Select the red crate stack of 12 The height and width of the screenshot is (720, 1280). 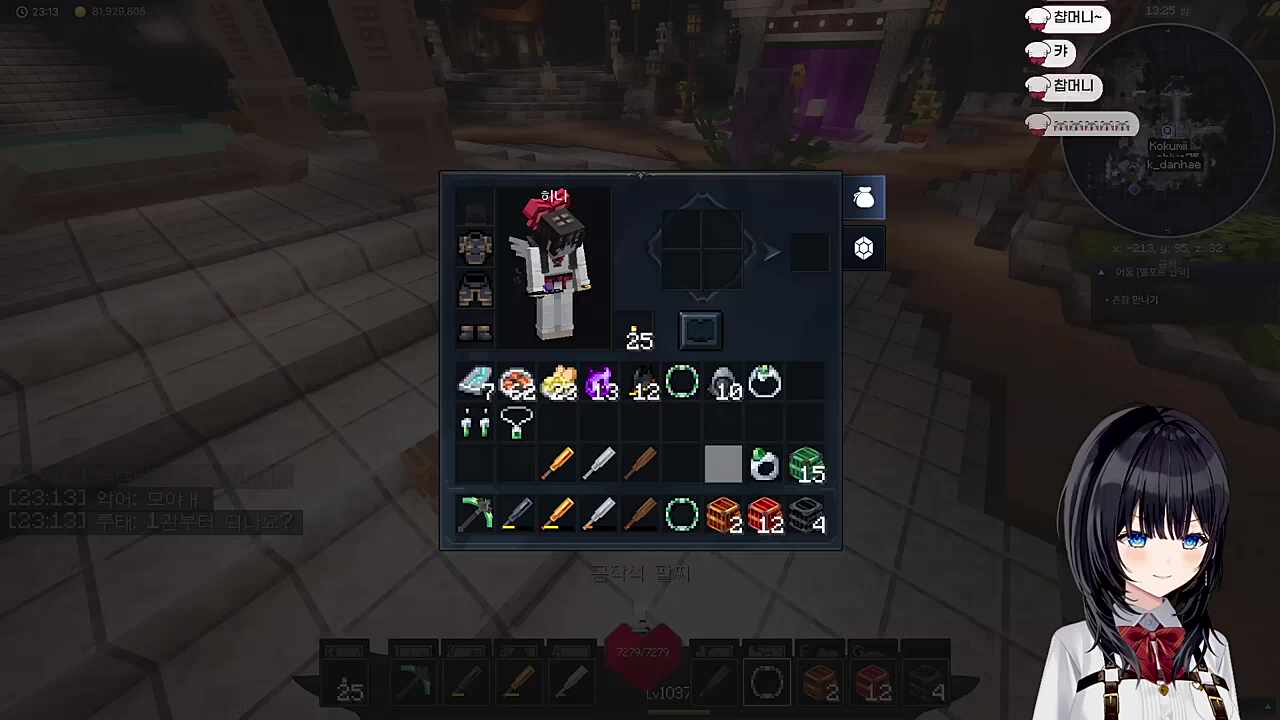click(x=765, y=515)
